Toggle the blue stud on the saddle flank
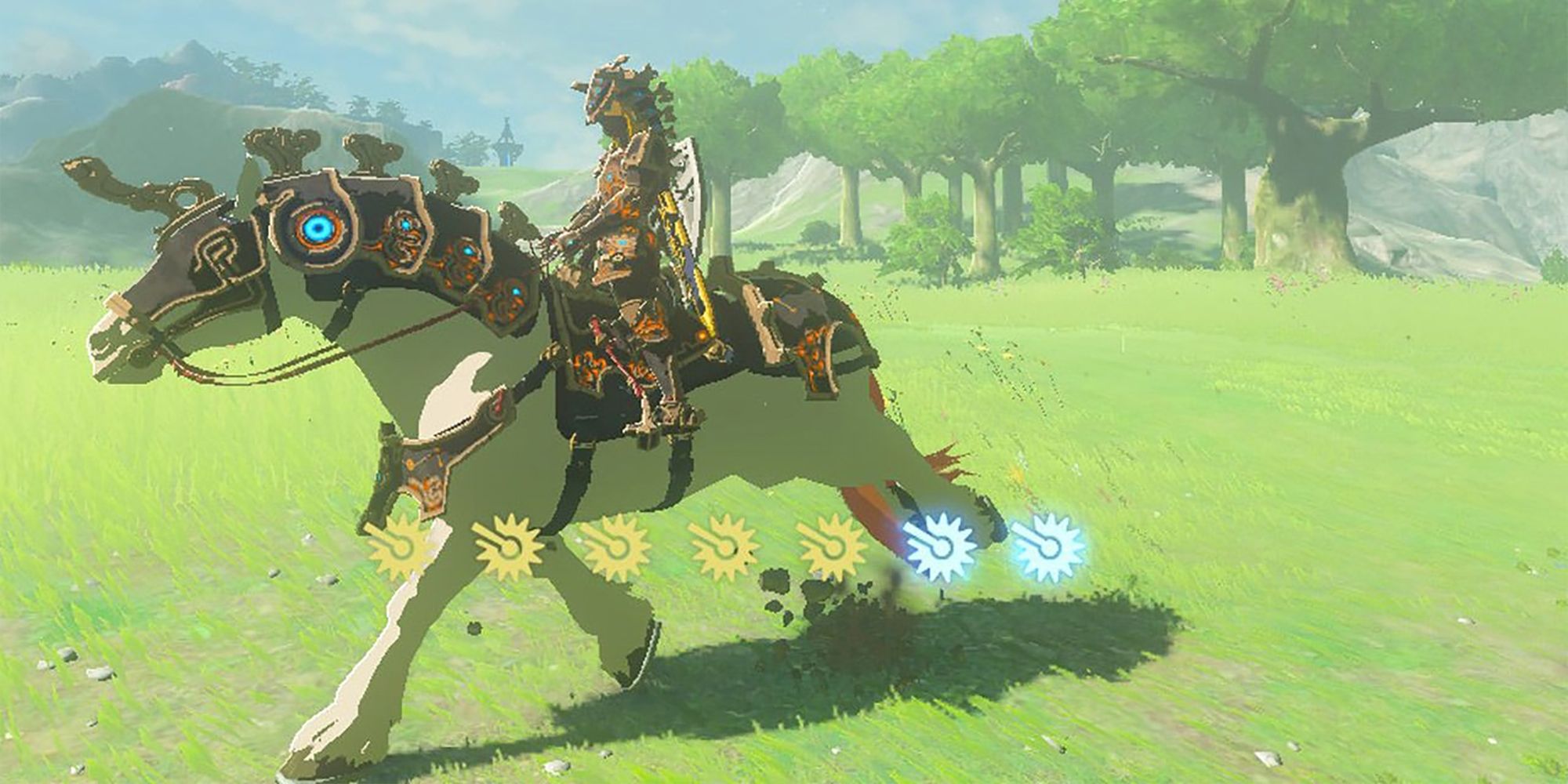Screen dimensions: 1568x784 517,292
